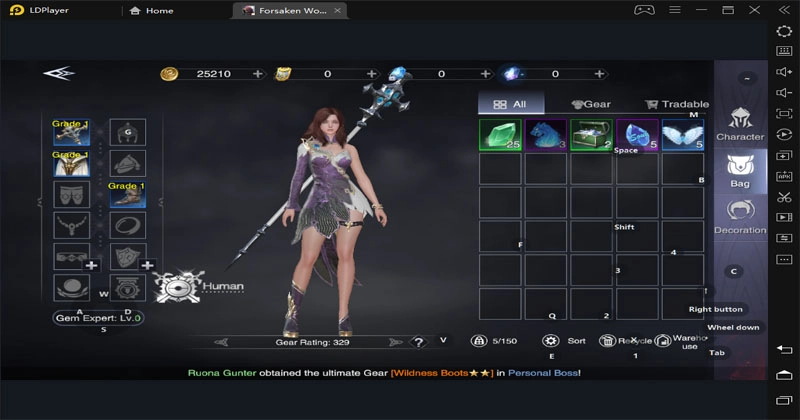The height and width of the screenshot is (420, 800).
Task: Add more gold coins with plus
Action: point(258,74)
